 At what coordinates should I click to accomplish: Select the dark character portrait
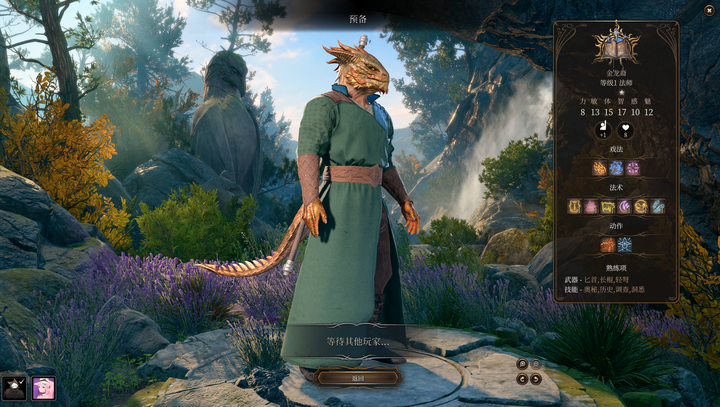point(14,388)
